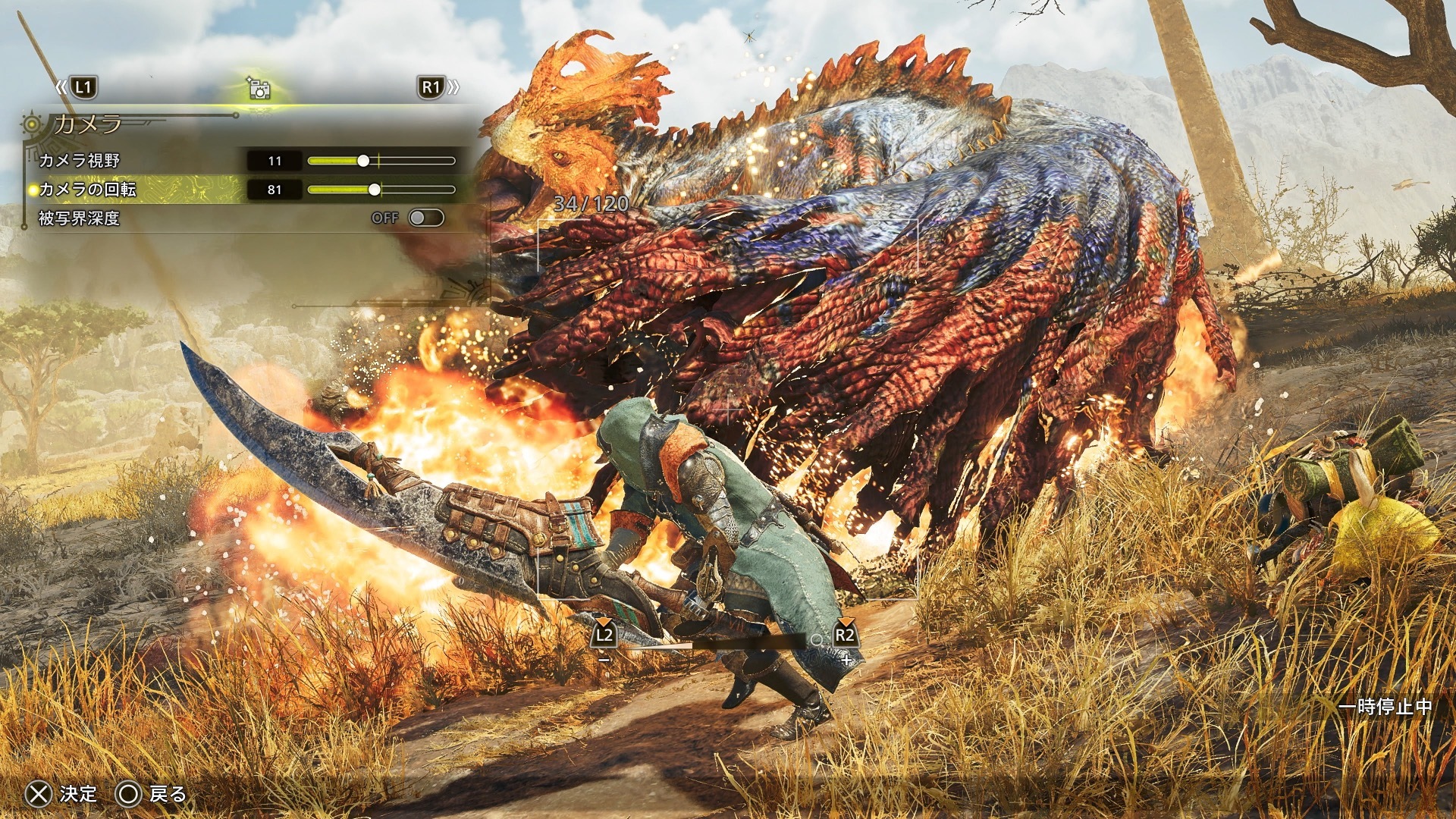The height and width of the screenshot is (819, 1456).
Task: Adjust the カメラの回転 slider
Action: 375,190
